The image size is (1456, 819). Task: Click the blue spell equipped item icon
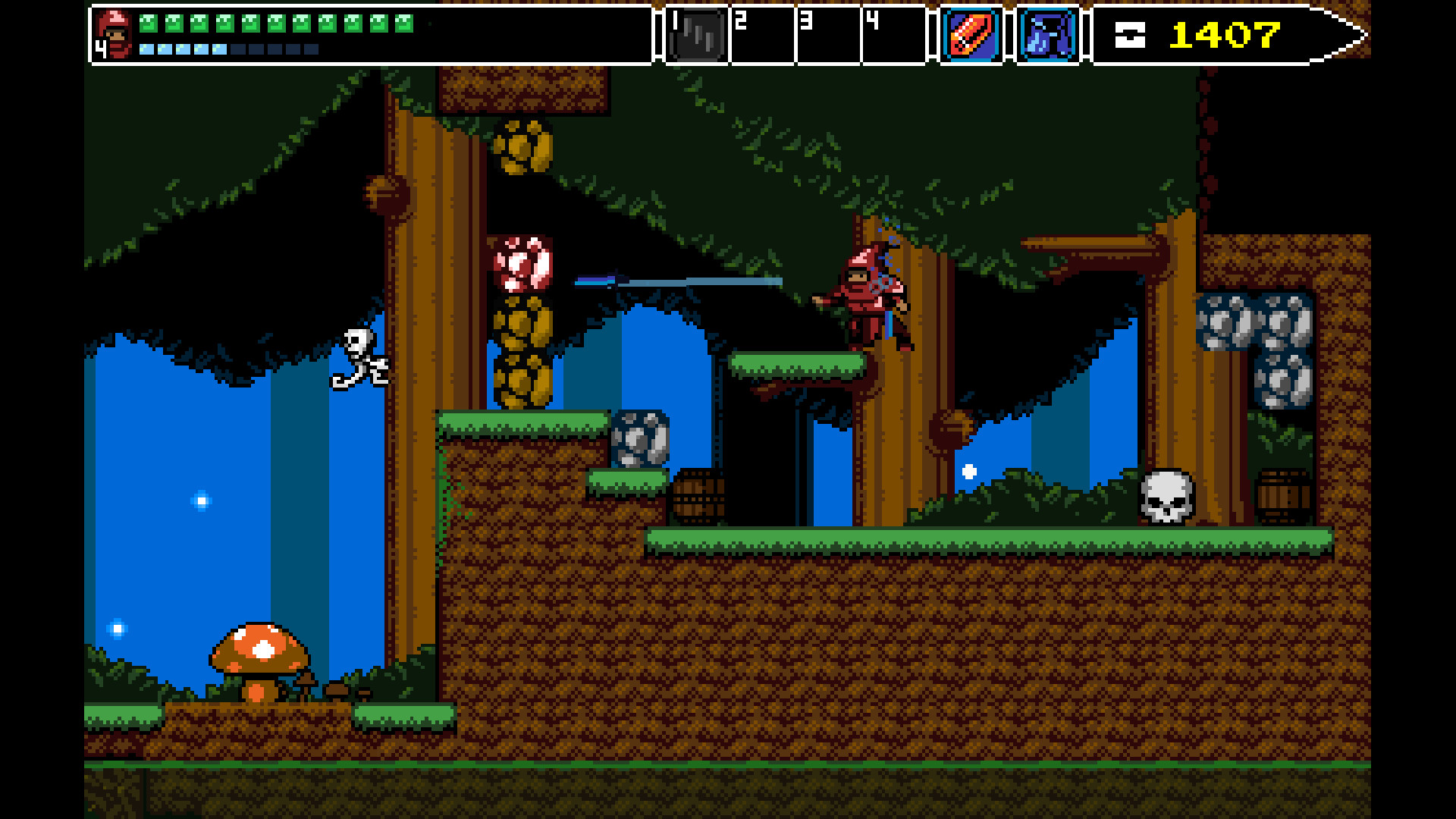tap(1048, 33)
